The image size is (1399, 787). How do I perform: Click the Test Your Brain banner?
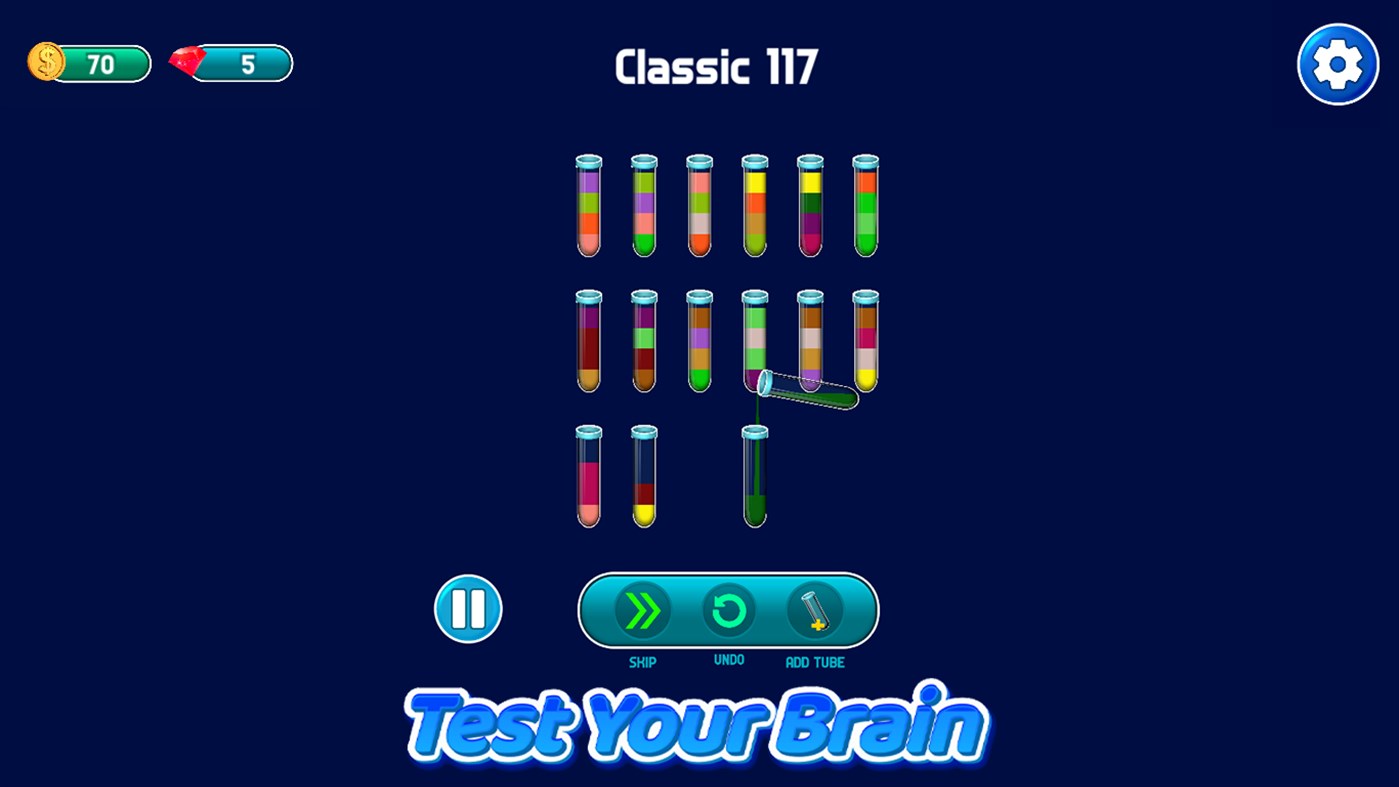pyautogui.click(x=697, y=722)
